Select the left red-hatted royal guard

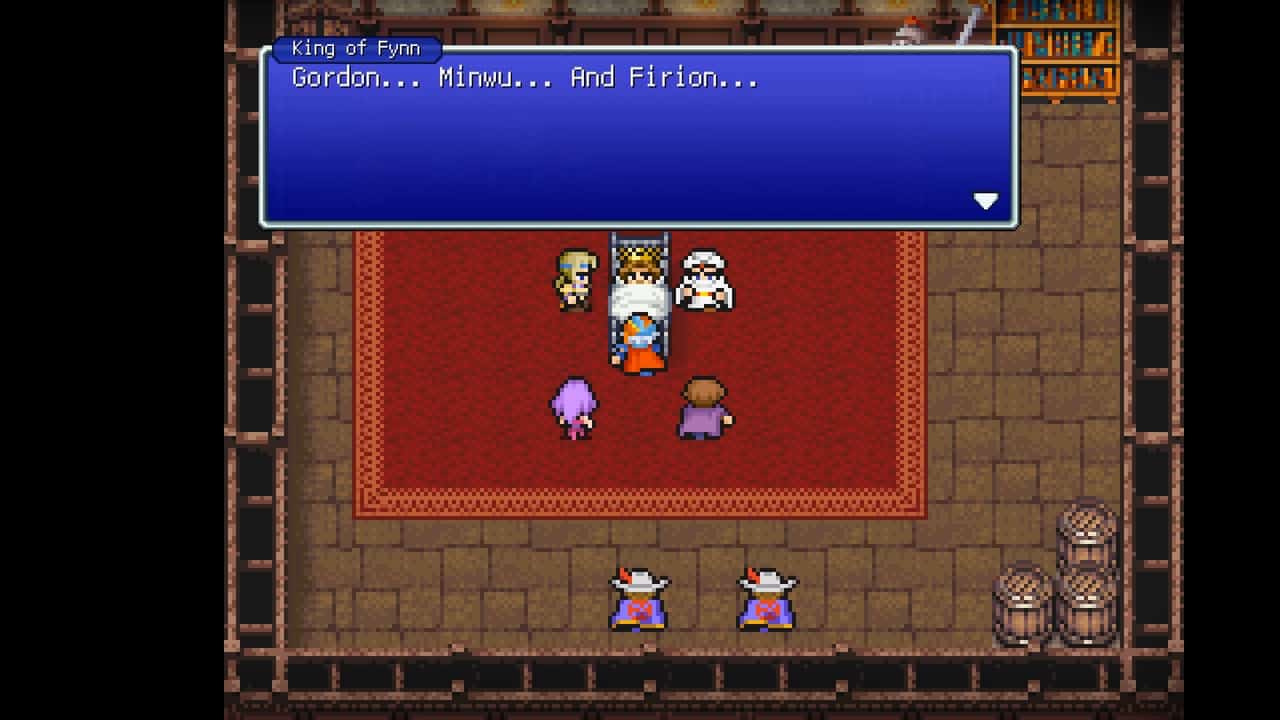pyautogui.click(x=640, y=600)
